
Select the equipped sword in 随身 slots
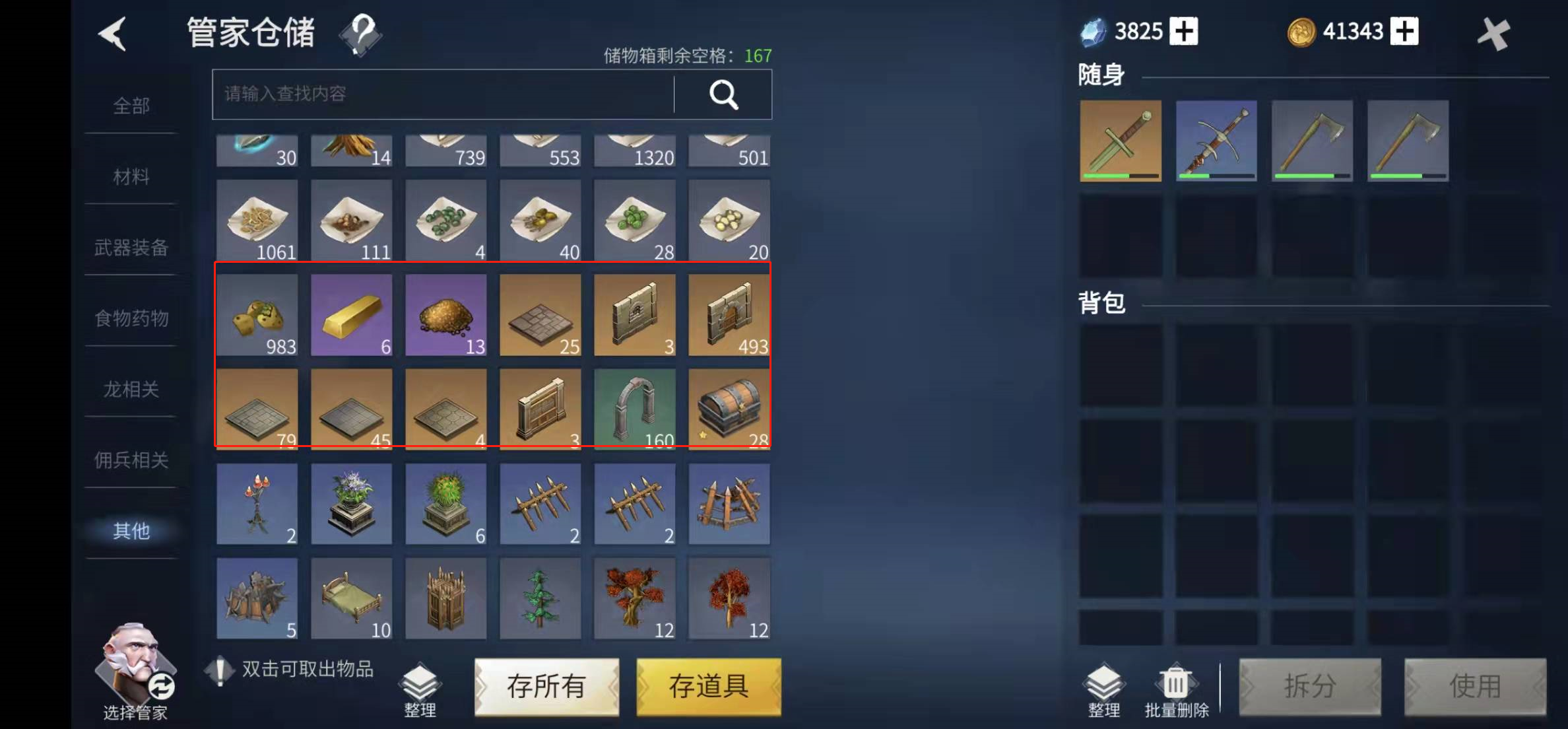[1120, 140]
